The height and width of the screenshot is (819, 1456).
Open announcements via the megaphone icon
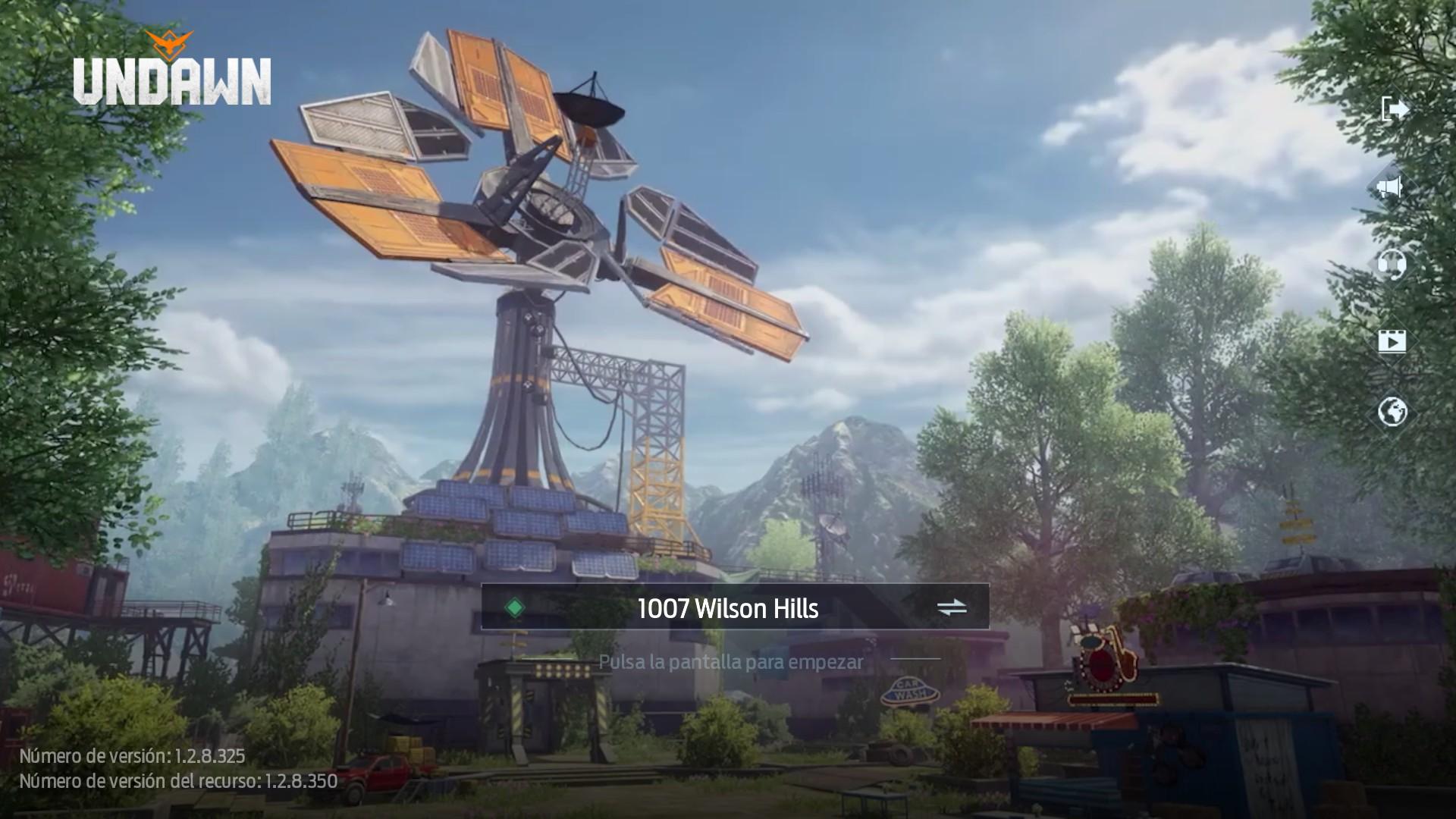(1390, 186)
